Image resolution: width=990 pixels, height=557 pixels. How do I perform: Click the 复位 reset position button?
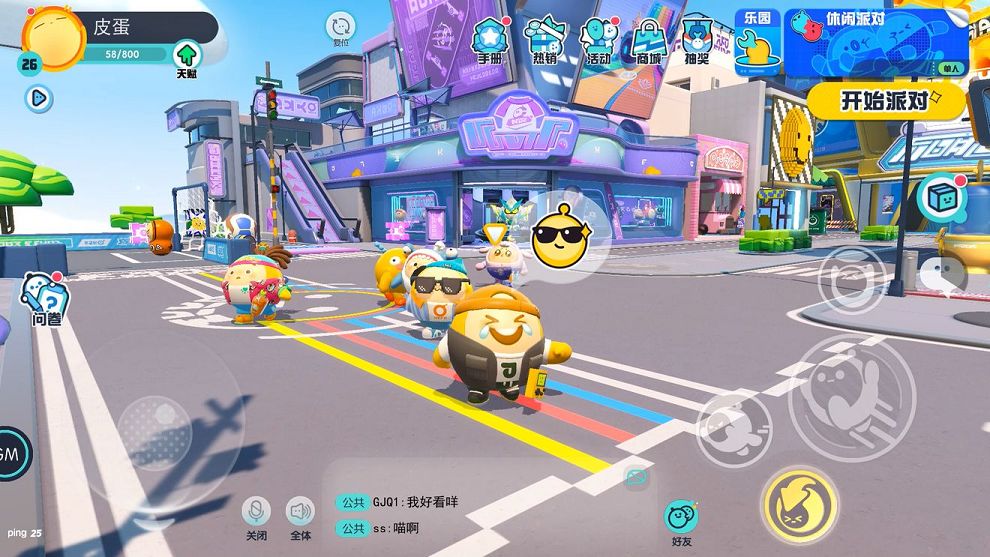click(341, 28)
